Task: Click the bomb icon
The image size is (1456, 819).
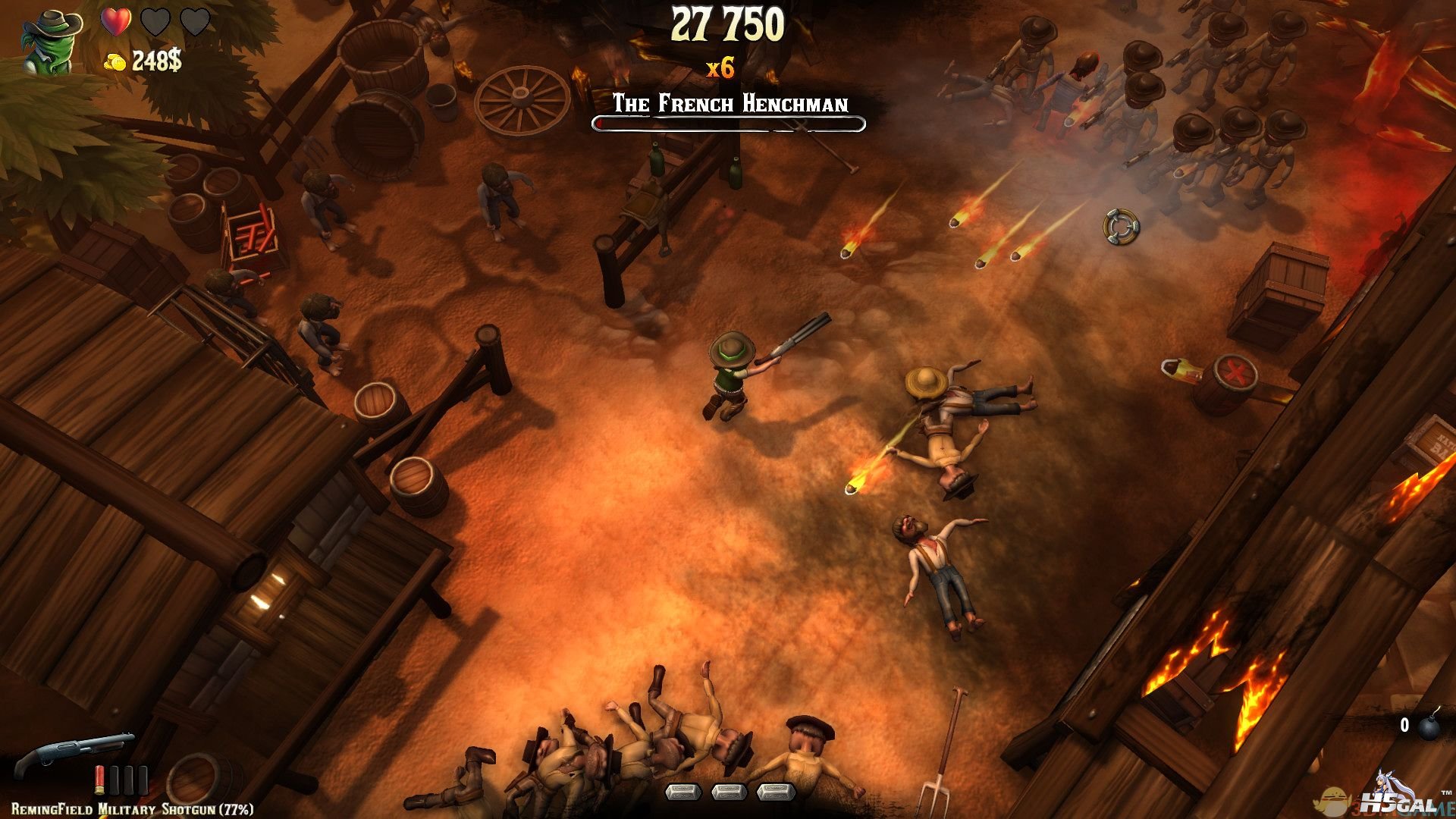Action: click(x=1429, y=727)
